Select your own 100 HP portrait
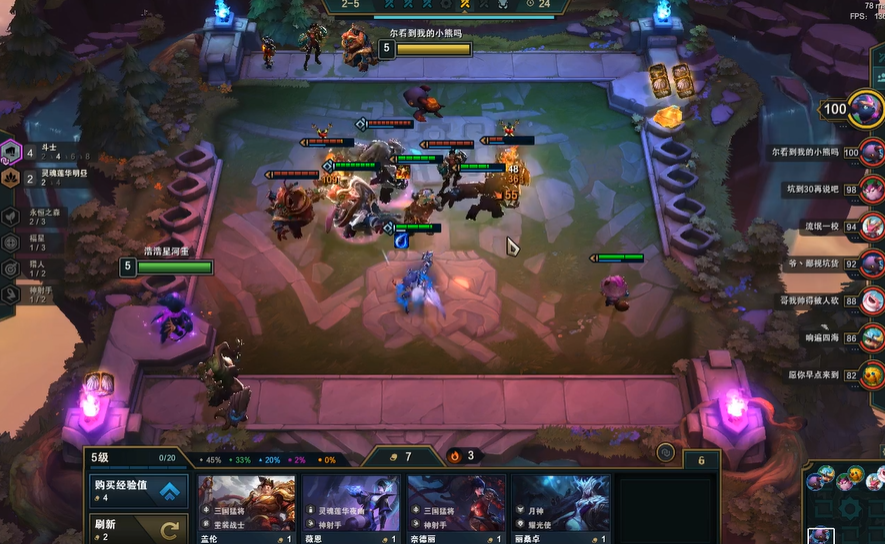885x544 pixels. pos(866,108)
